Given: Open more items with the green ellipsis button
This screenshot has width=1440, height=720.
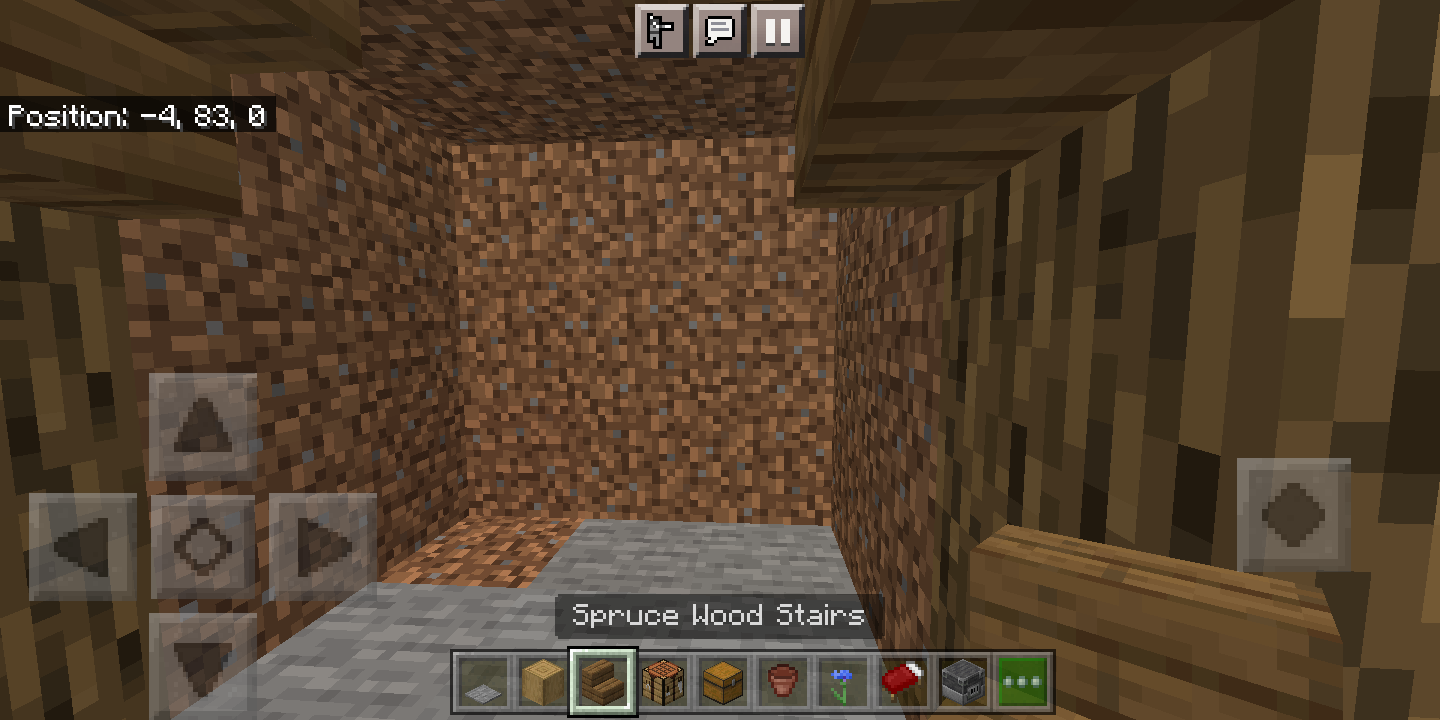Looking at the screenshot, I should [1023, 681].
